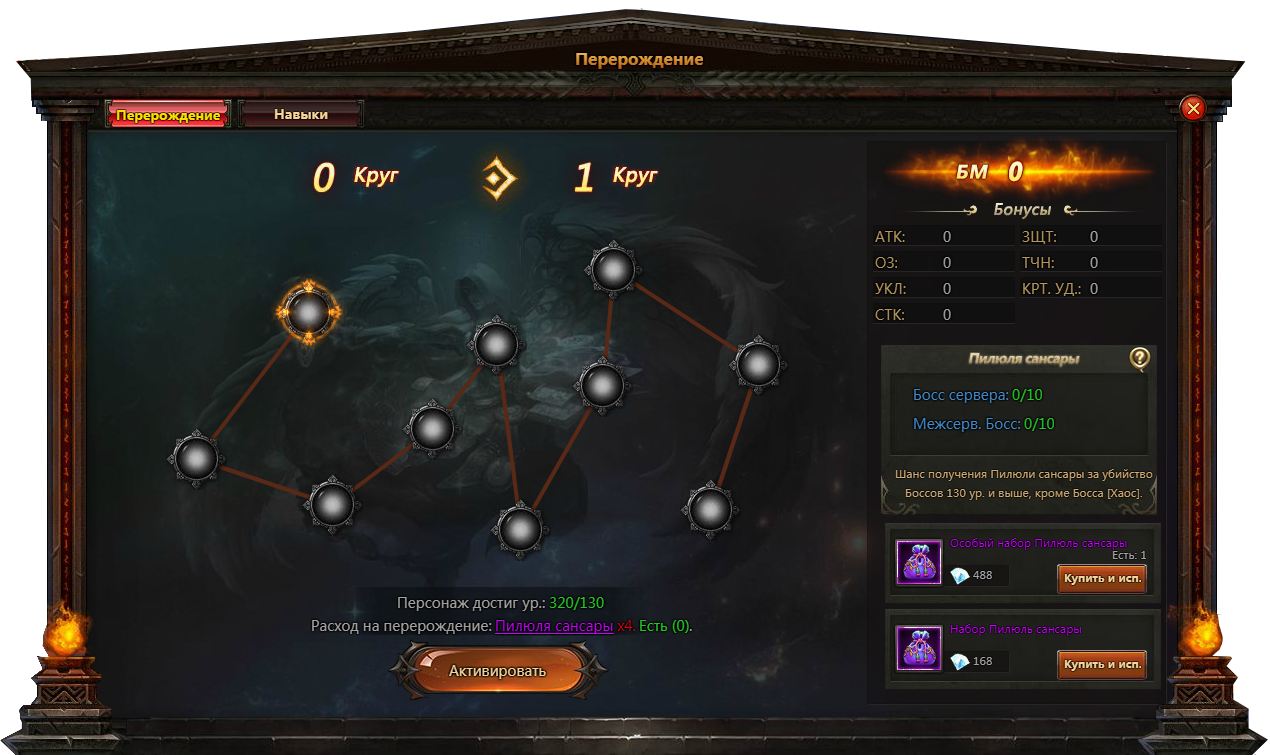Open the Пилюля сансары item link
The height and width of the screenshot is (755, 1270).
click(554, 626)
